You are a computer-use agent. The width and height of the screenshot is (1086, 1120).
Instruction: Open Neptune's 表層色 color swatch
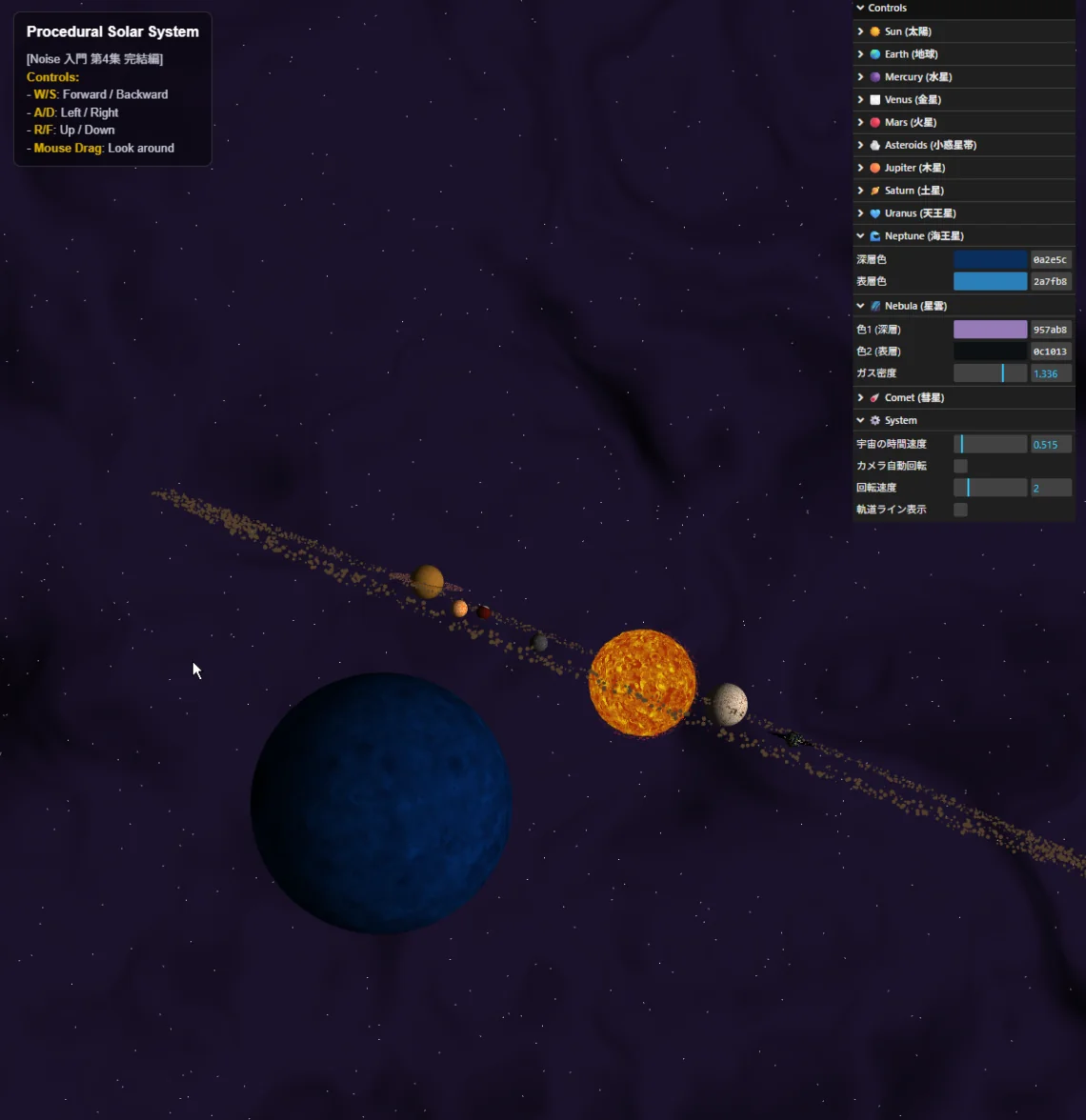tap(990, 281)
